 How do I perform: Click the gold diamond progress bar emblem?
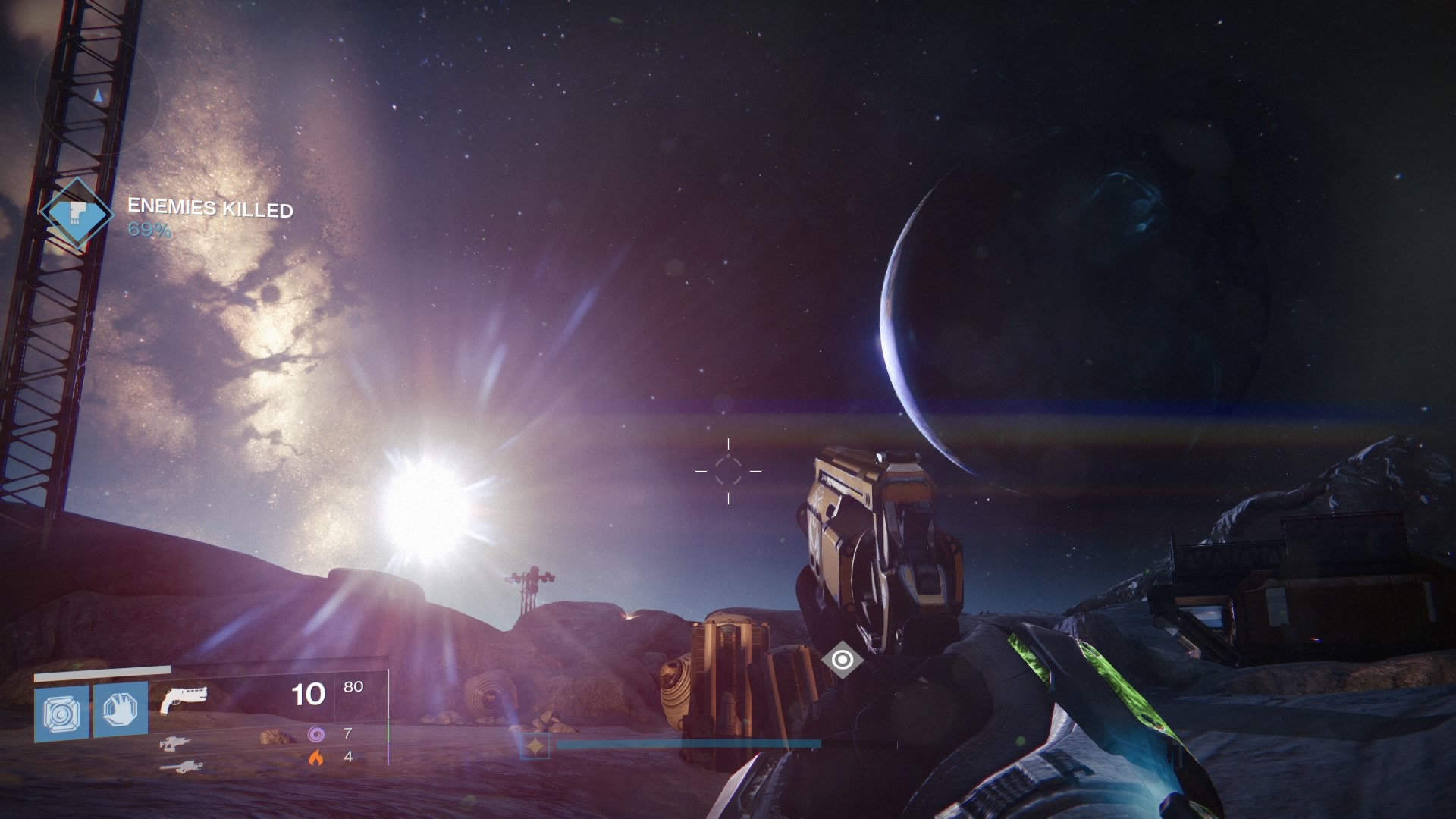pos(536,746)
